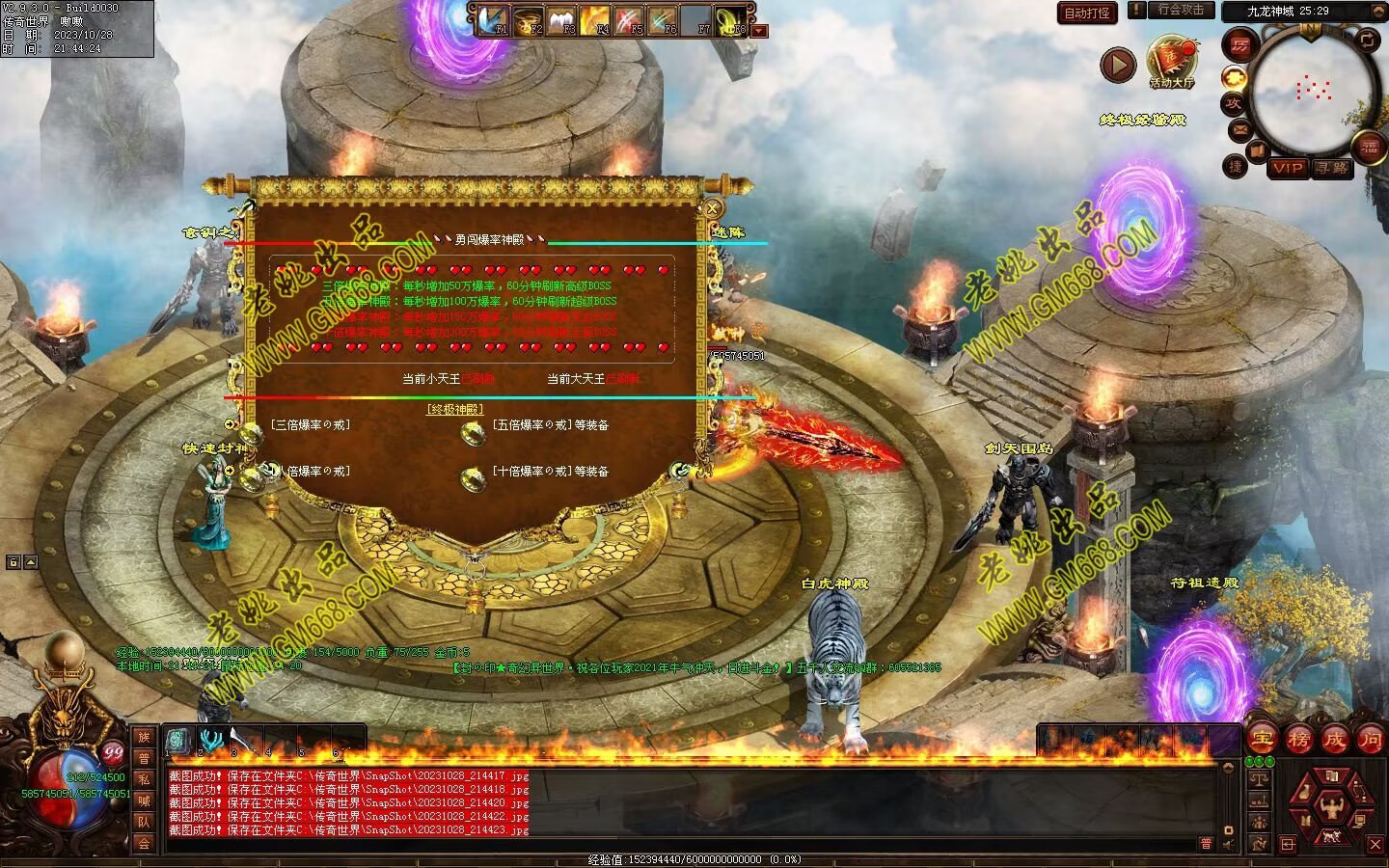Click the minimap refresh arrows button
The width and height of the screenshot is (1389, 868).
(1368, 40)
